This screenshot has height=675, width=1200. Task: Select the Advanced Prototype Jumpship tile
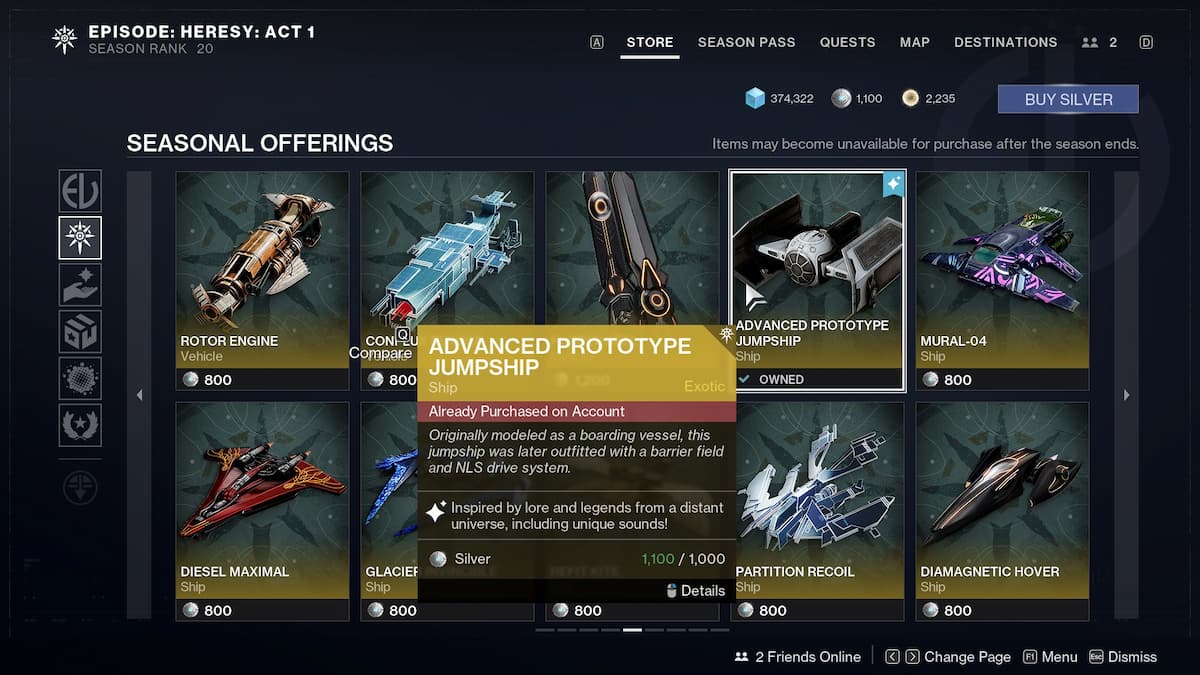click(817, 280)
